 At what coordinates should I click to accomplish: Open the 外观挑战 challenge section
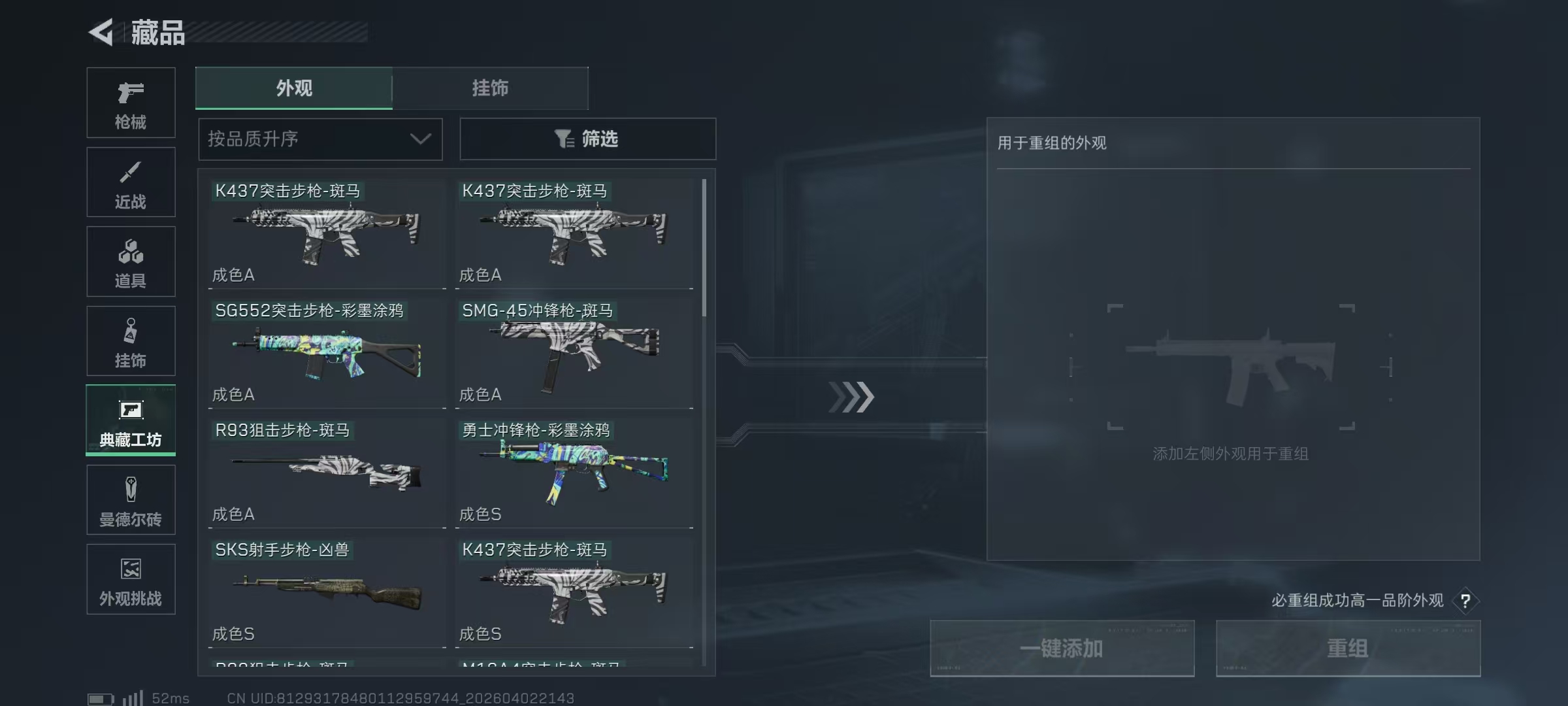pos(131,579)
